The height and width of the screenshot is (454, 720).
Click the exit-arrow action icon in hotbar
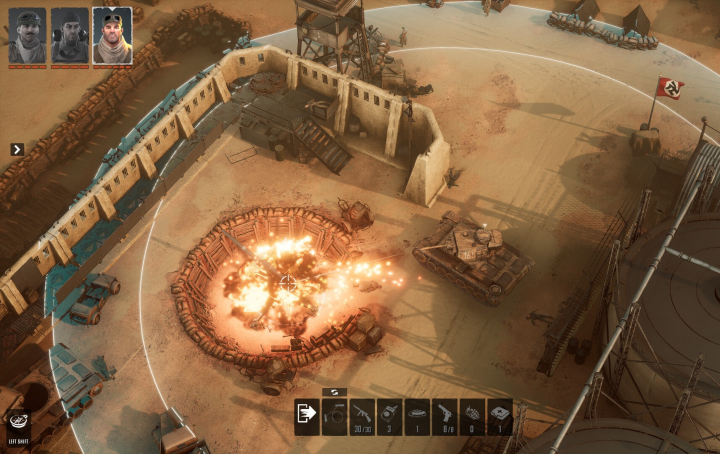(307, 416)
